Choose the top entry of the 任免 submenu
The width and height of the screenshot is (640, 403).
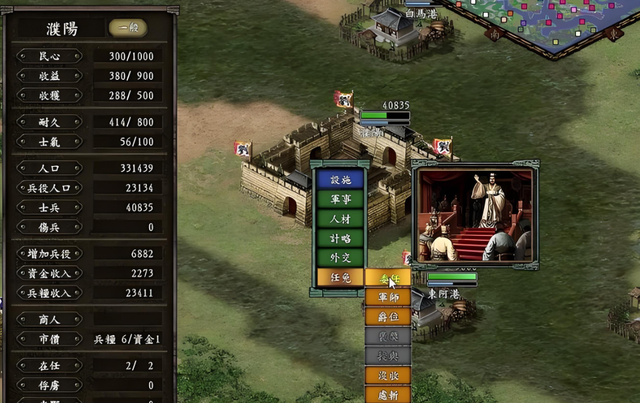[x=387, y=278]
